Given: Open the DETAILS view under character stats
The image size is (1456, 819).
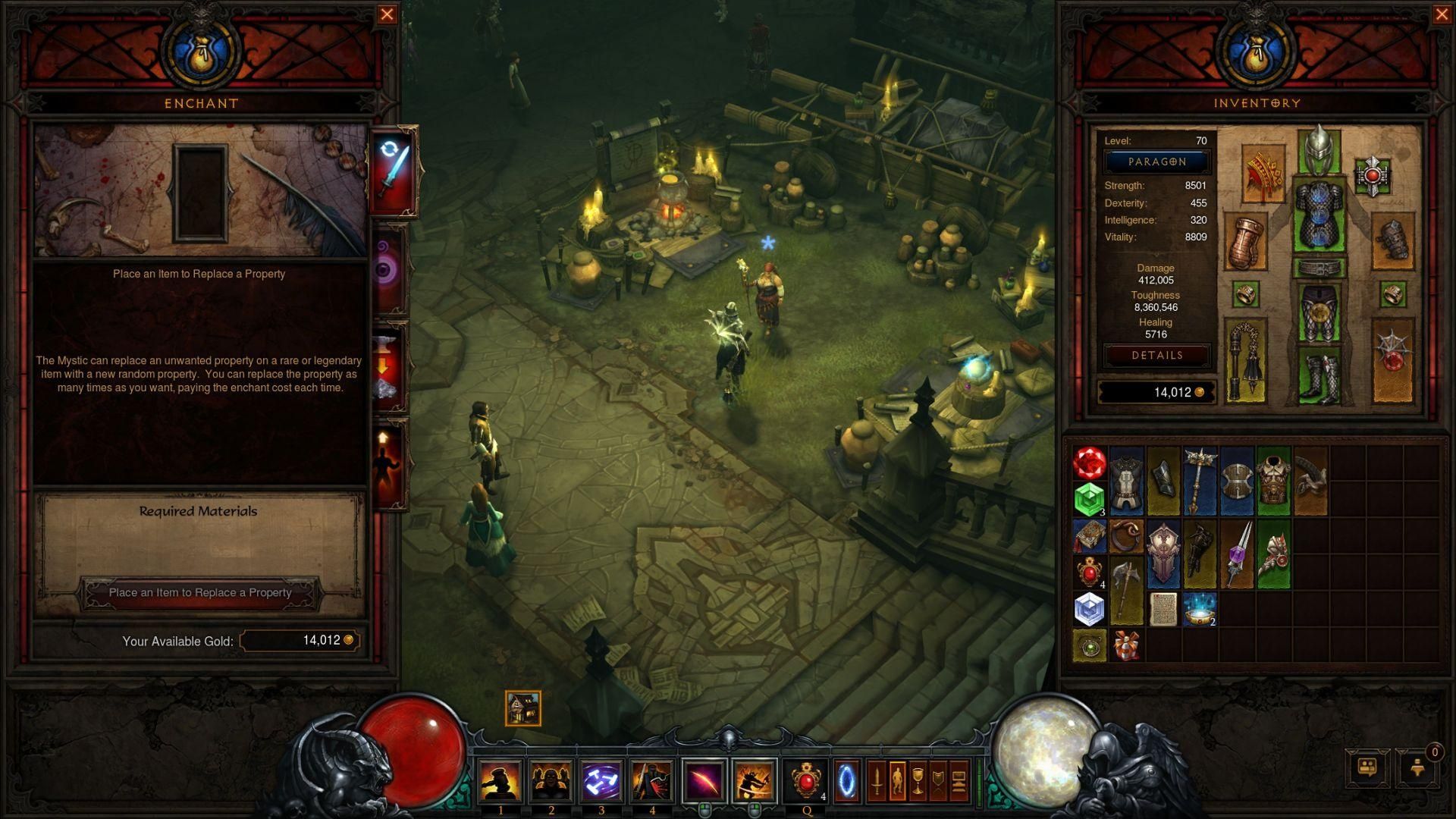Looking at the screenshot, I should pos(1156,355).
